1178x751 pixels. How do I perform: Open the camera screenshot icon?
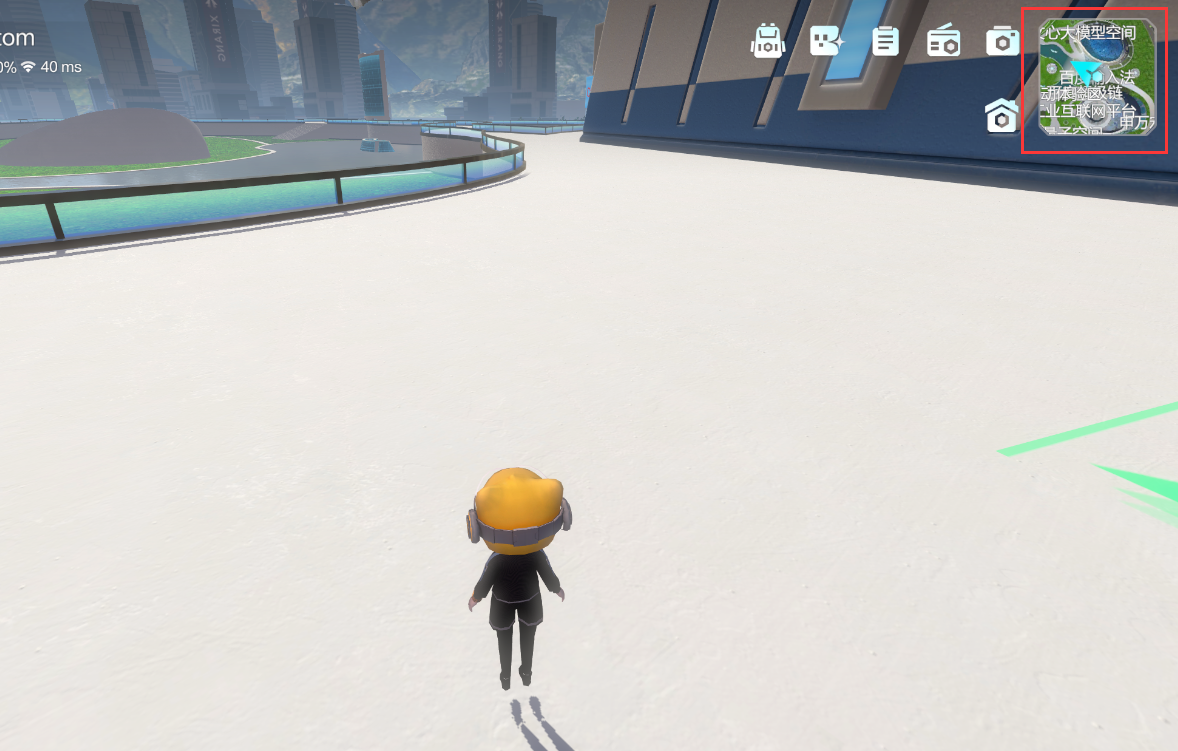coord(1002,41)
